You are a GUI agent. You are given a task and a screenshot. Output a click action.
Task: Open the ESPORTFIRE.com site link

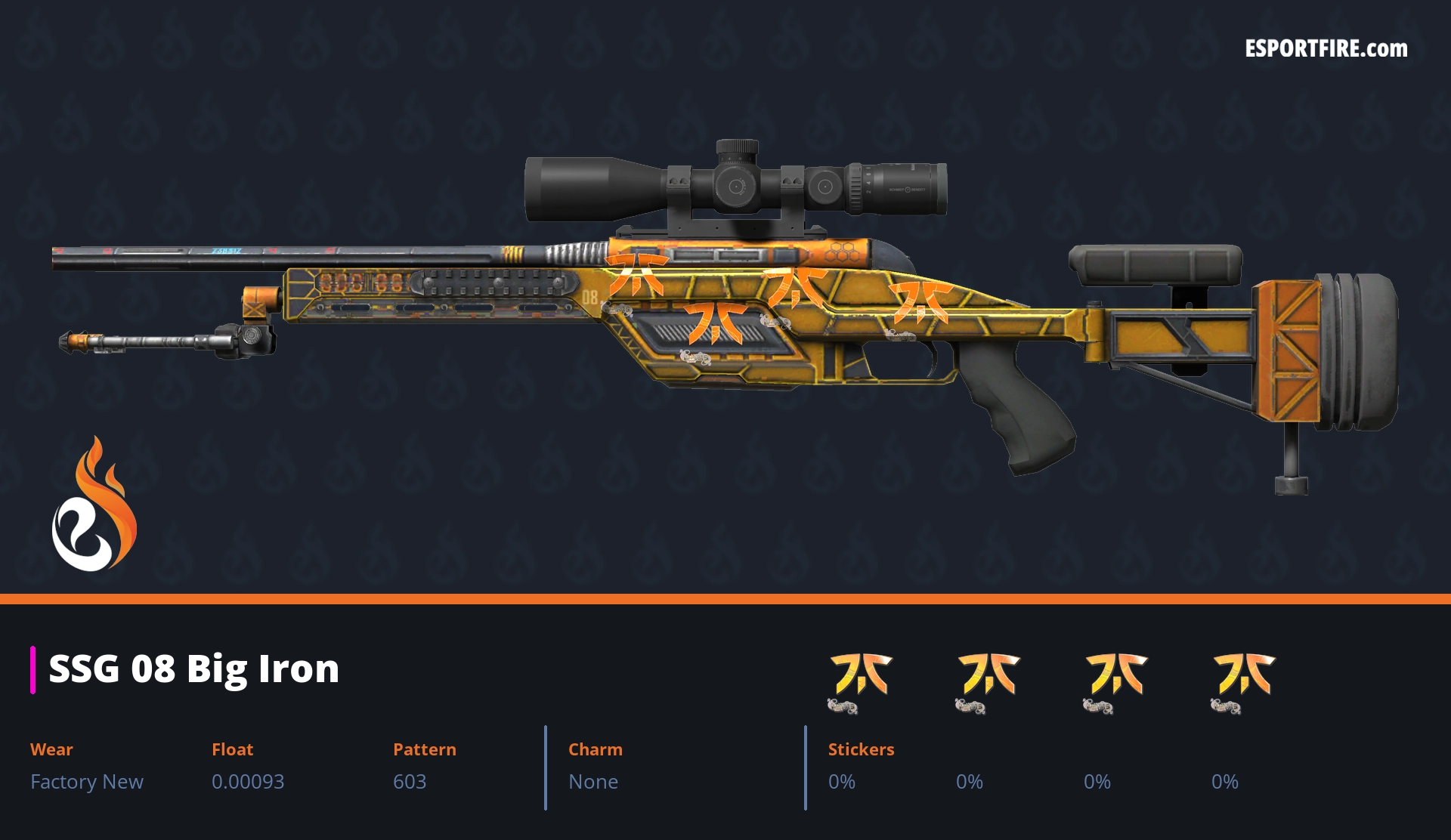[1326, 49]
